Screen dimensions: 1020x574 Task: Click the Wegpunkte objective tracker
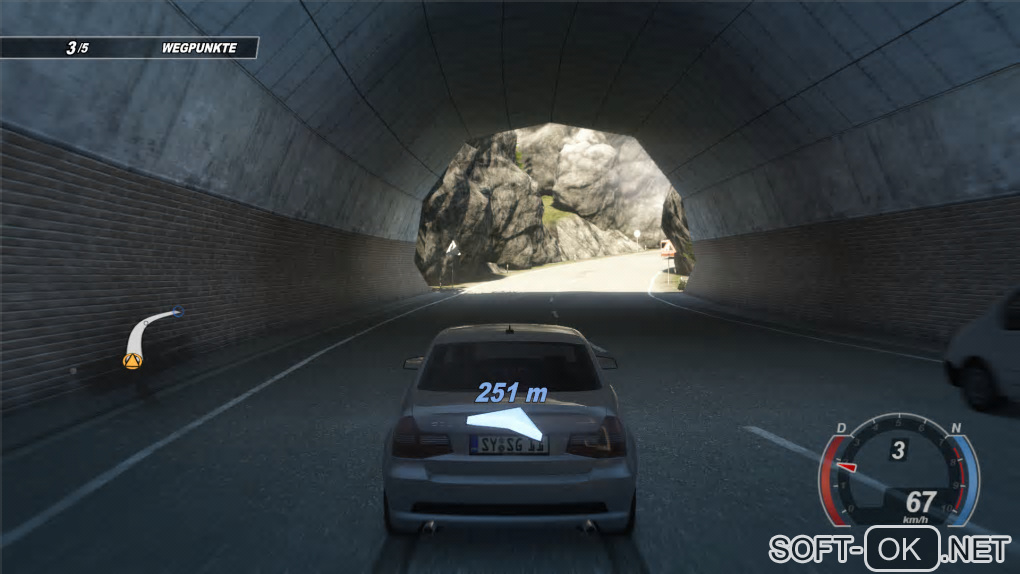(x=130, y=47)
